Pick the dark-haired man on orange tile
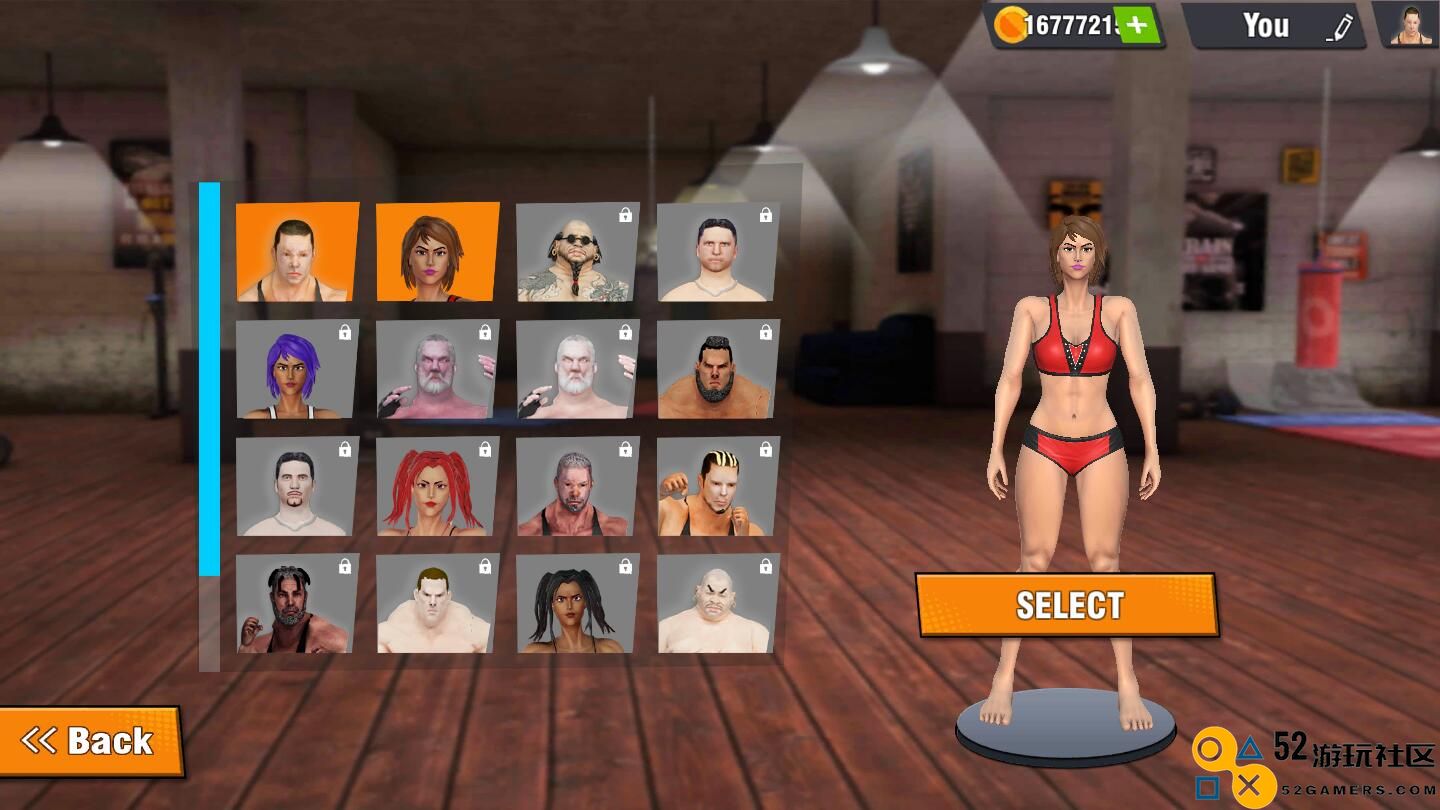Image resolution: width=1440 pixels, height=810 pixels. [x=297, y=252]
